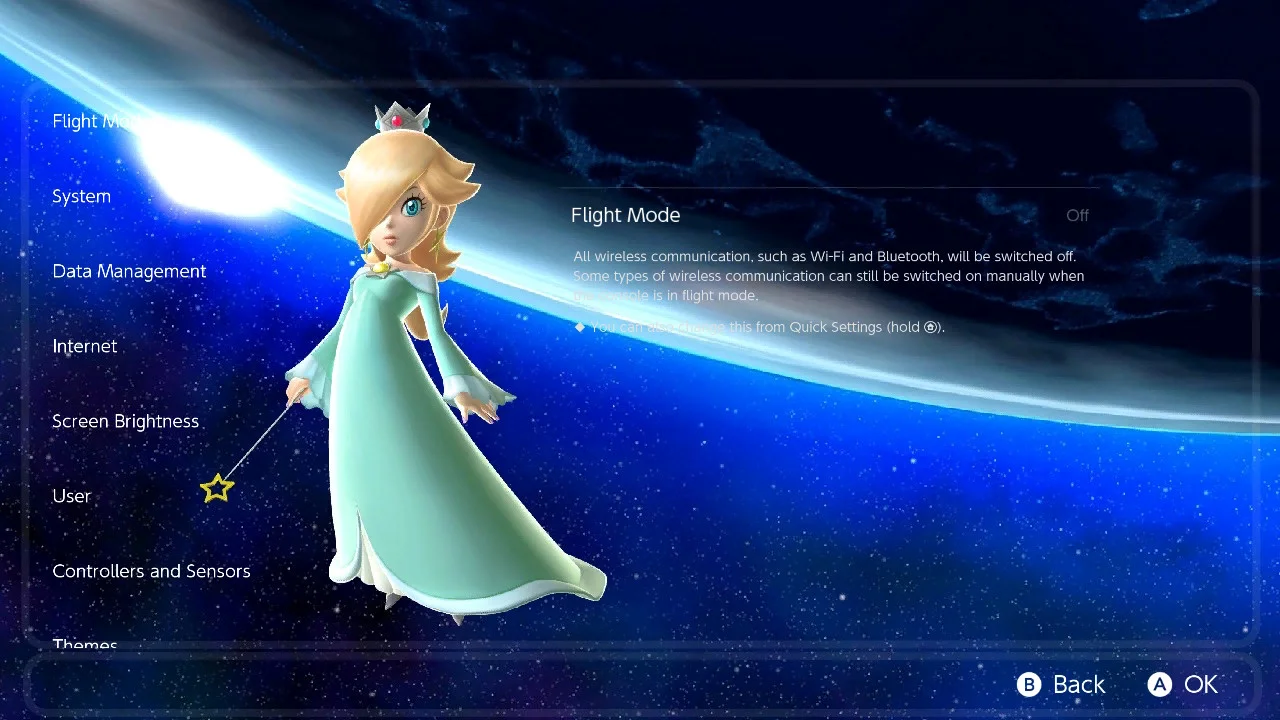Open Controllers and Sensors settings

(x=151, y=572)
